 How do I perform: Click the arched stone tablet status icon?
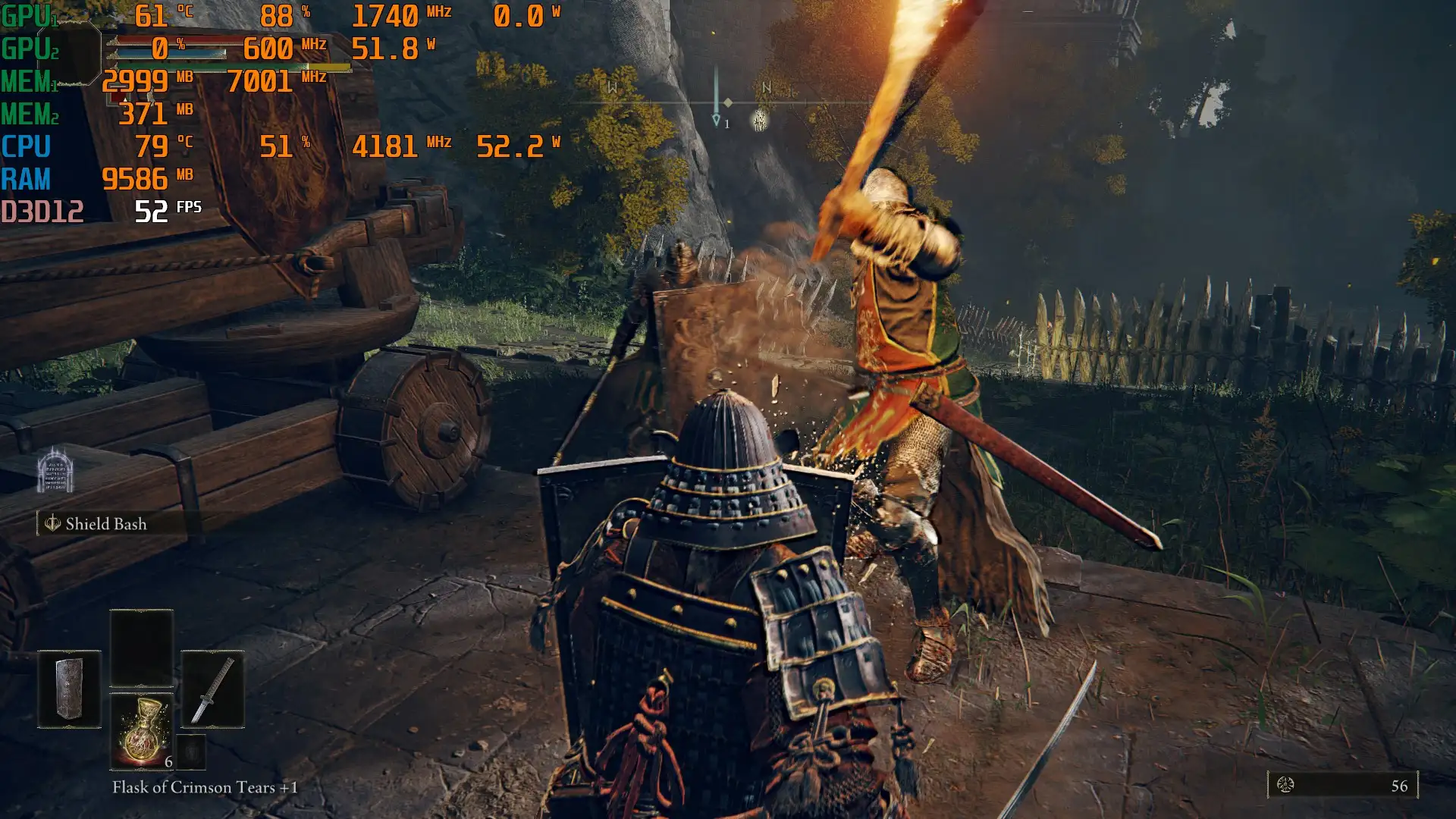55,470
